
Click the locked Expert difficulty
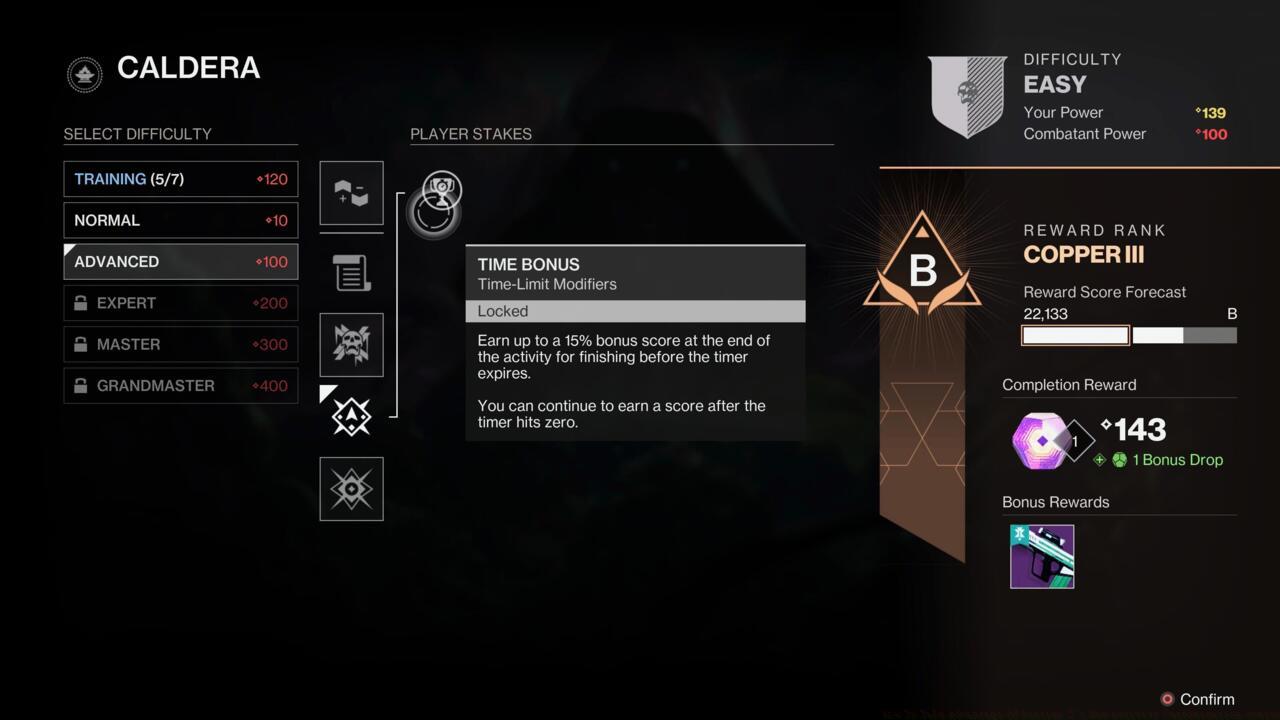(180, 303)
